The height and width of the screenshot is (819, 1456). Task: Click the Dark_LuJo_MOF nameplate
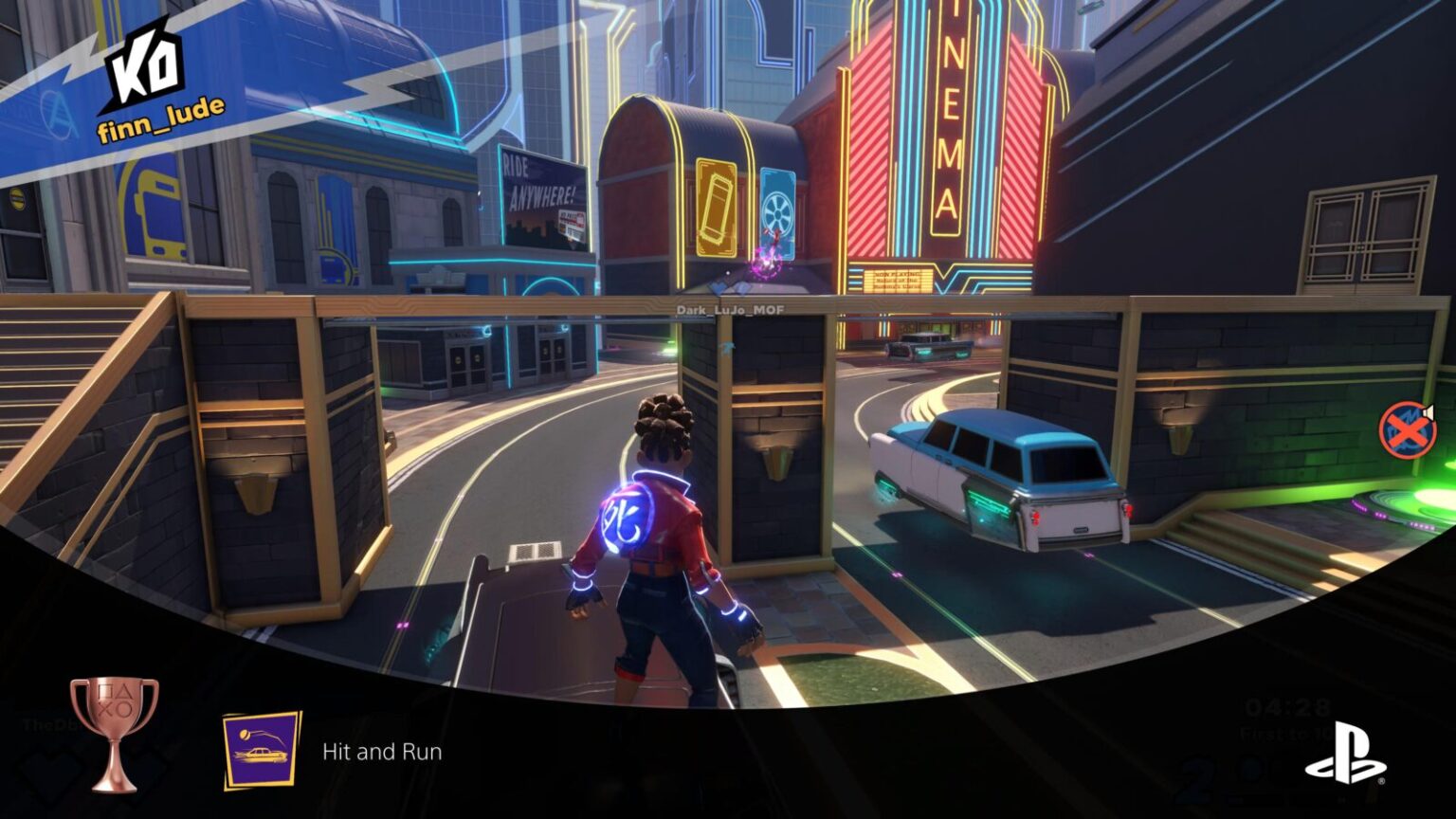pos(730,307)
